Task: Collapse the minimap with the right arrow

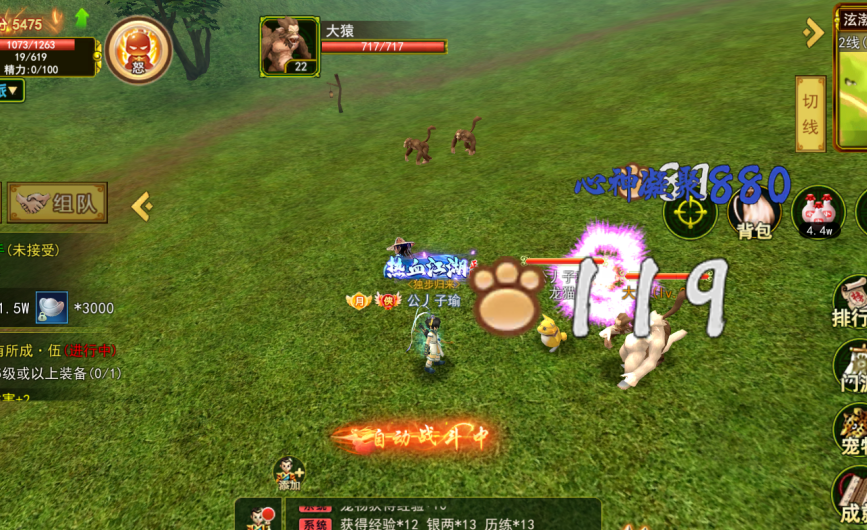Action: click(813, 33)
